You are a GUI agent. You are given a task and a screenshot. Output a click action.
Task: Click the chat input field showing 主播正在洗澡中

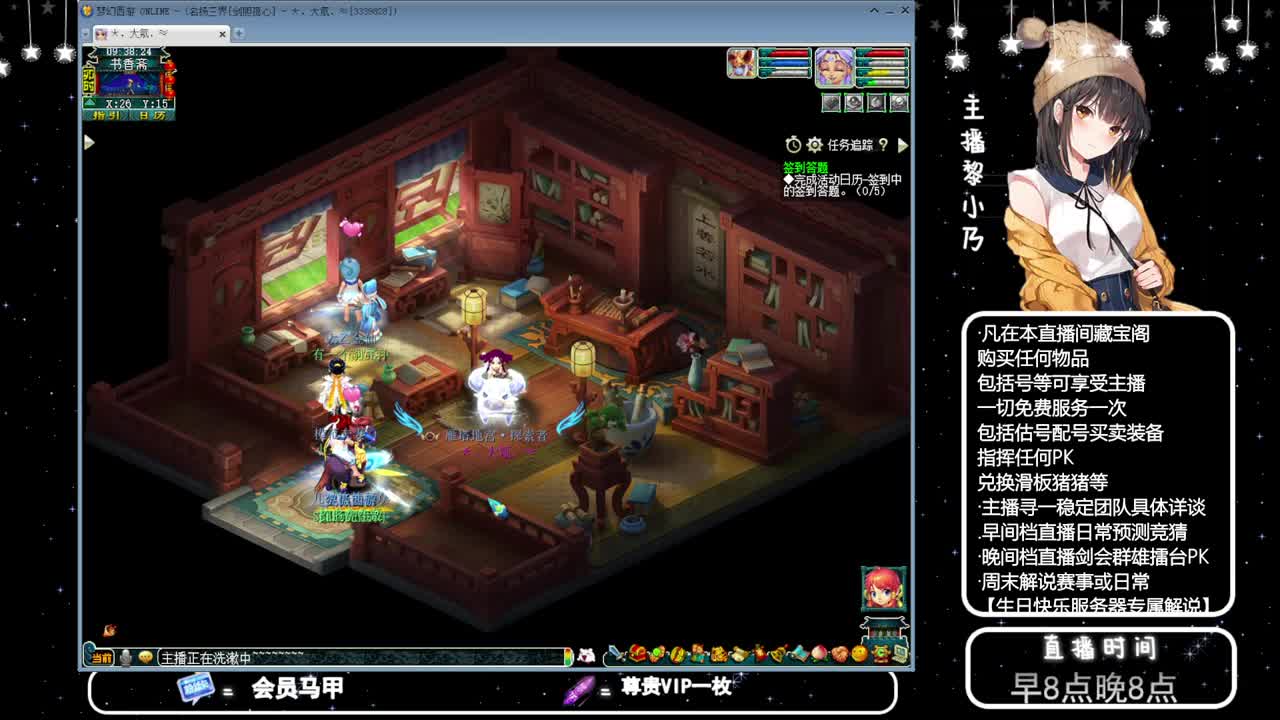pos(300,657)
